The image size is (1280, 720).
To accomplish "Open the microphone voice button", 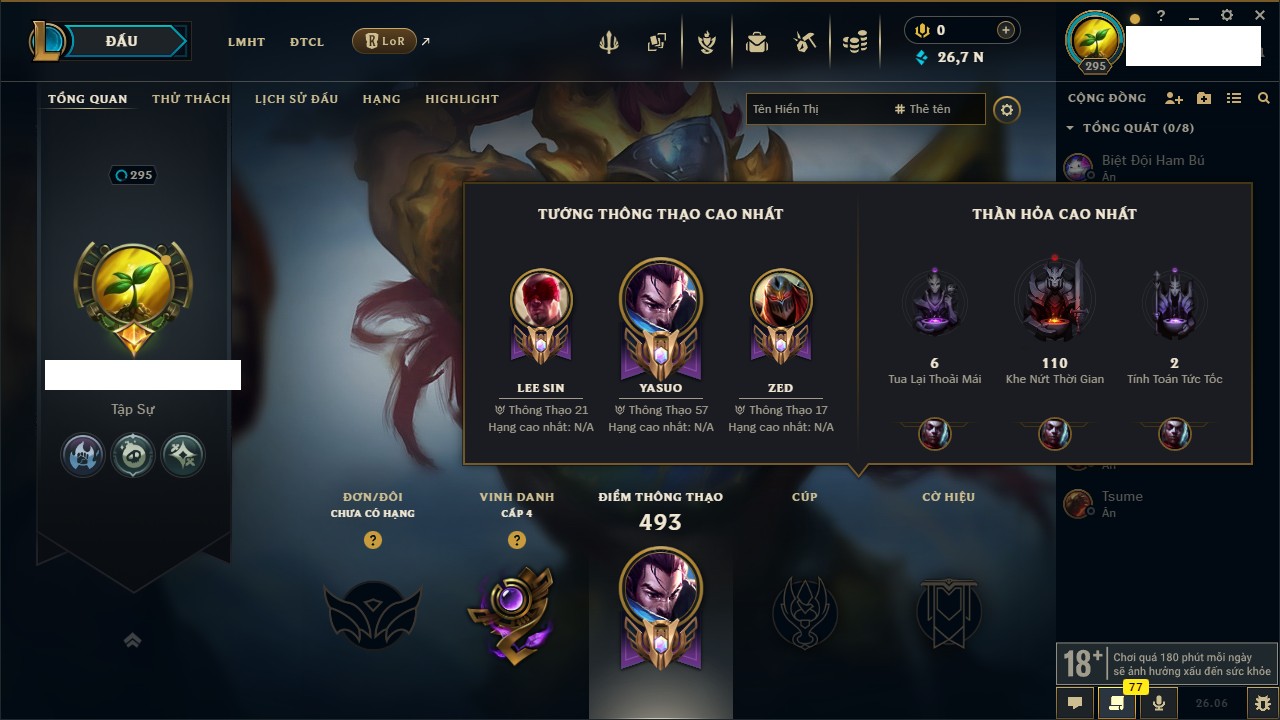I will click(x=1159, y=702).
